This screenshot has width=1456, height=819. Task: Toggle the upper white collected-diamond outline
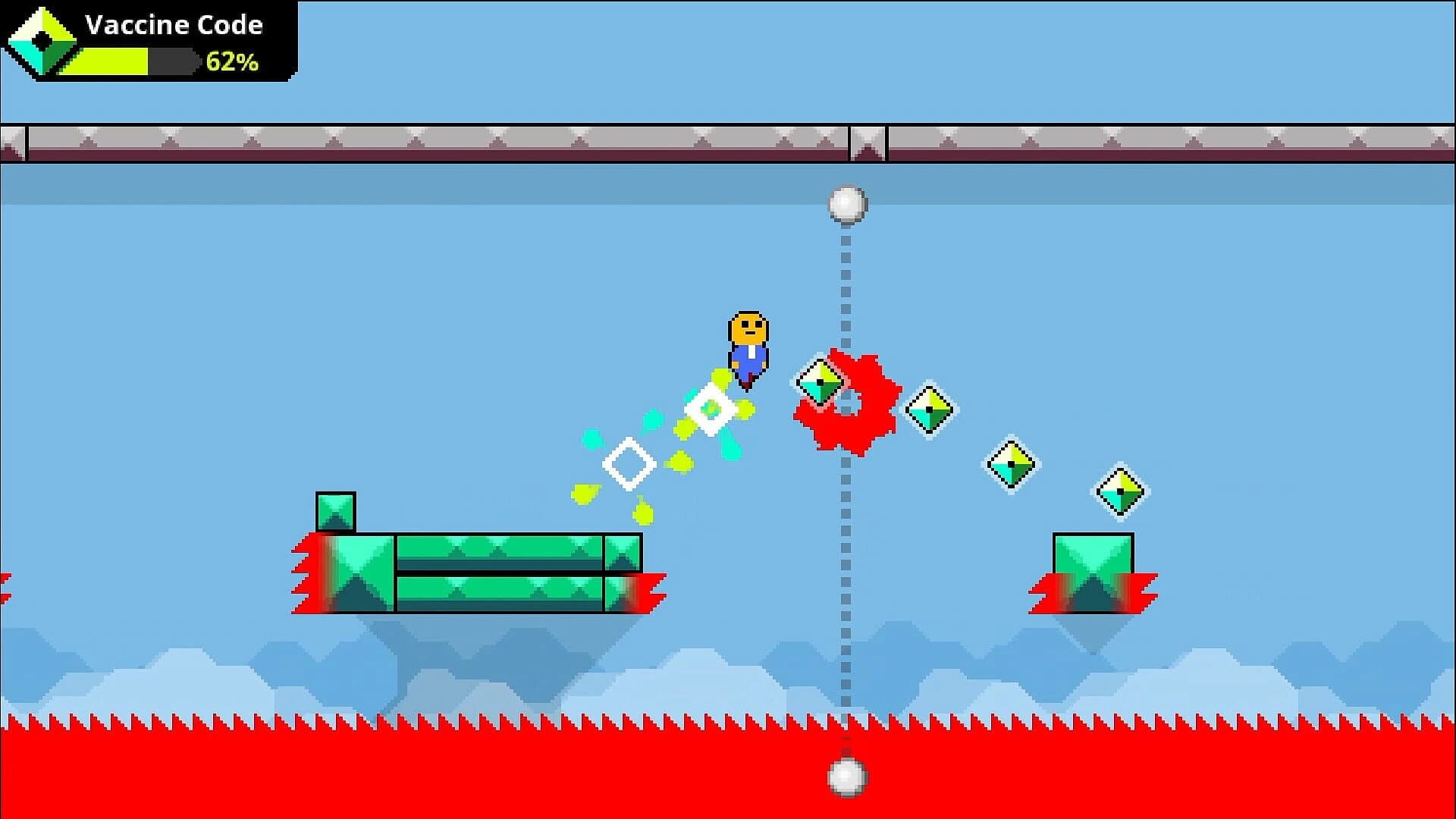[711, 407]
